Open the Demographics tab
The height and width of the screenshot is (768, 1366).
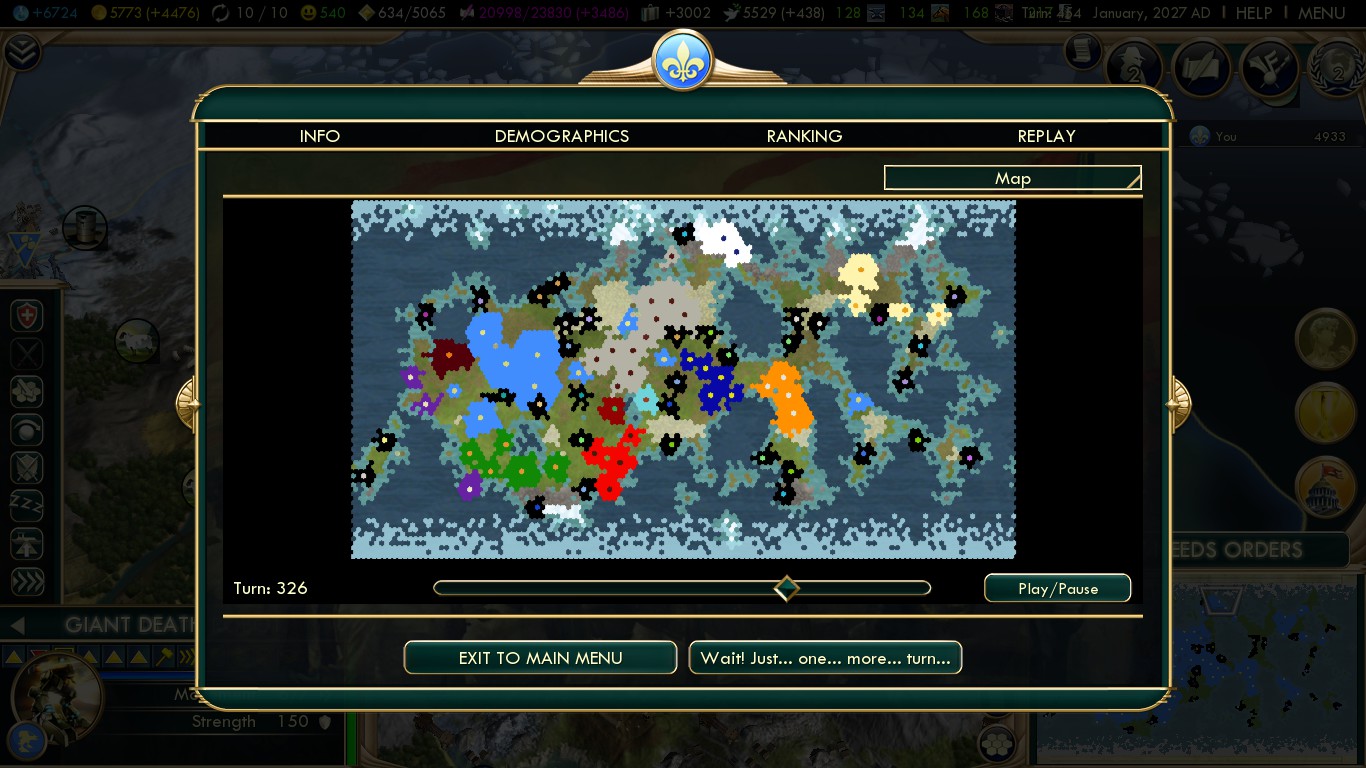[x=562, y=136]
